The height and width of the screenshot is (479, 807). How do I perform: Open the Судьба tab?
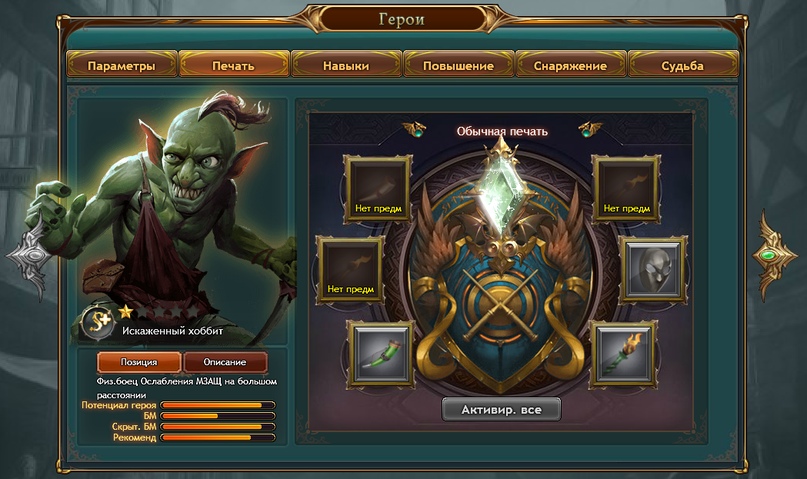click(683, 66)
